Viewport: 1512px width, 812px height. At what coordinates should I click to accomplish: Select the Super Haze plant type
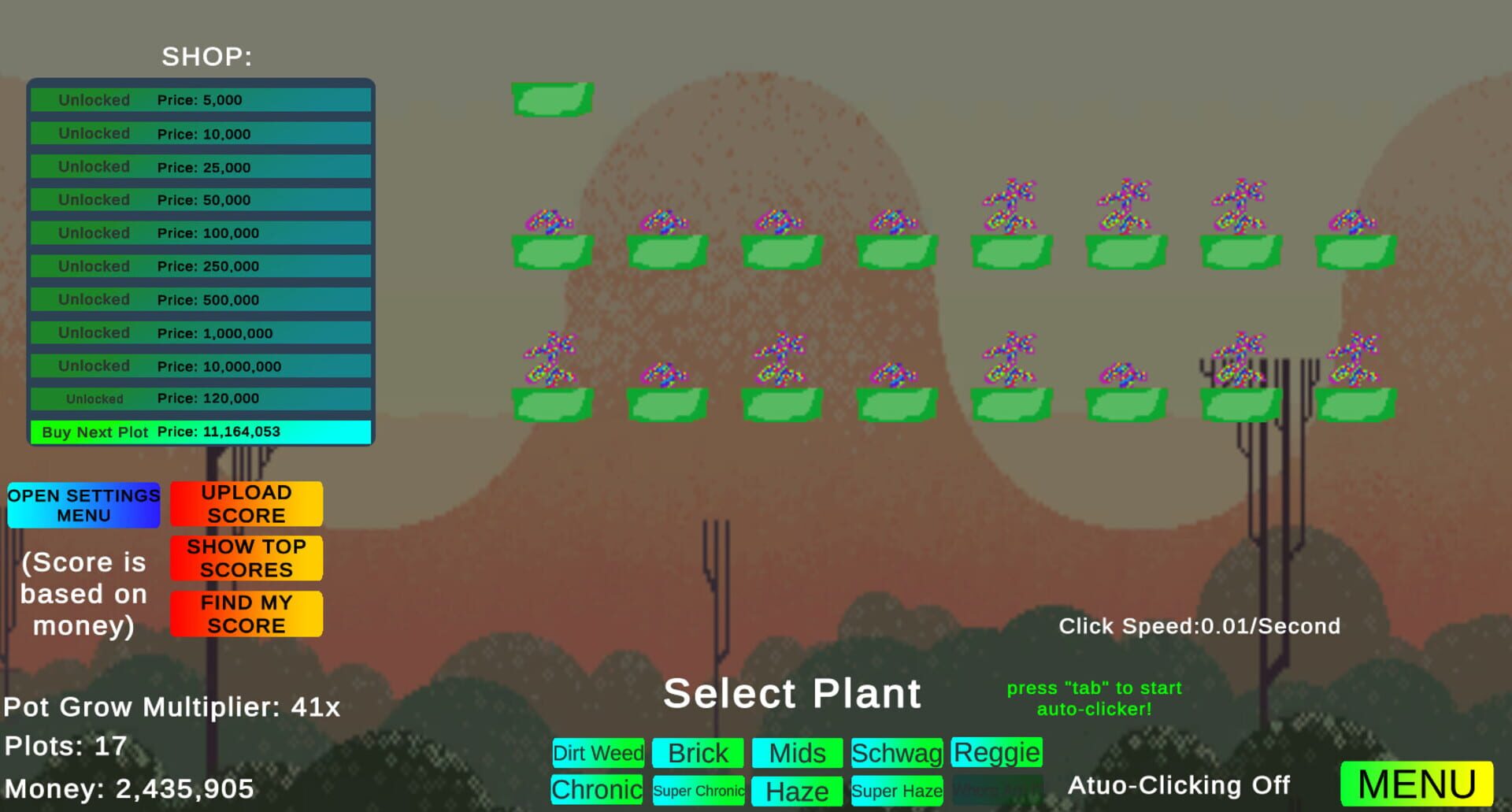pos(897,790)
